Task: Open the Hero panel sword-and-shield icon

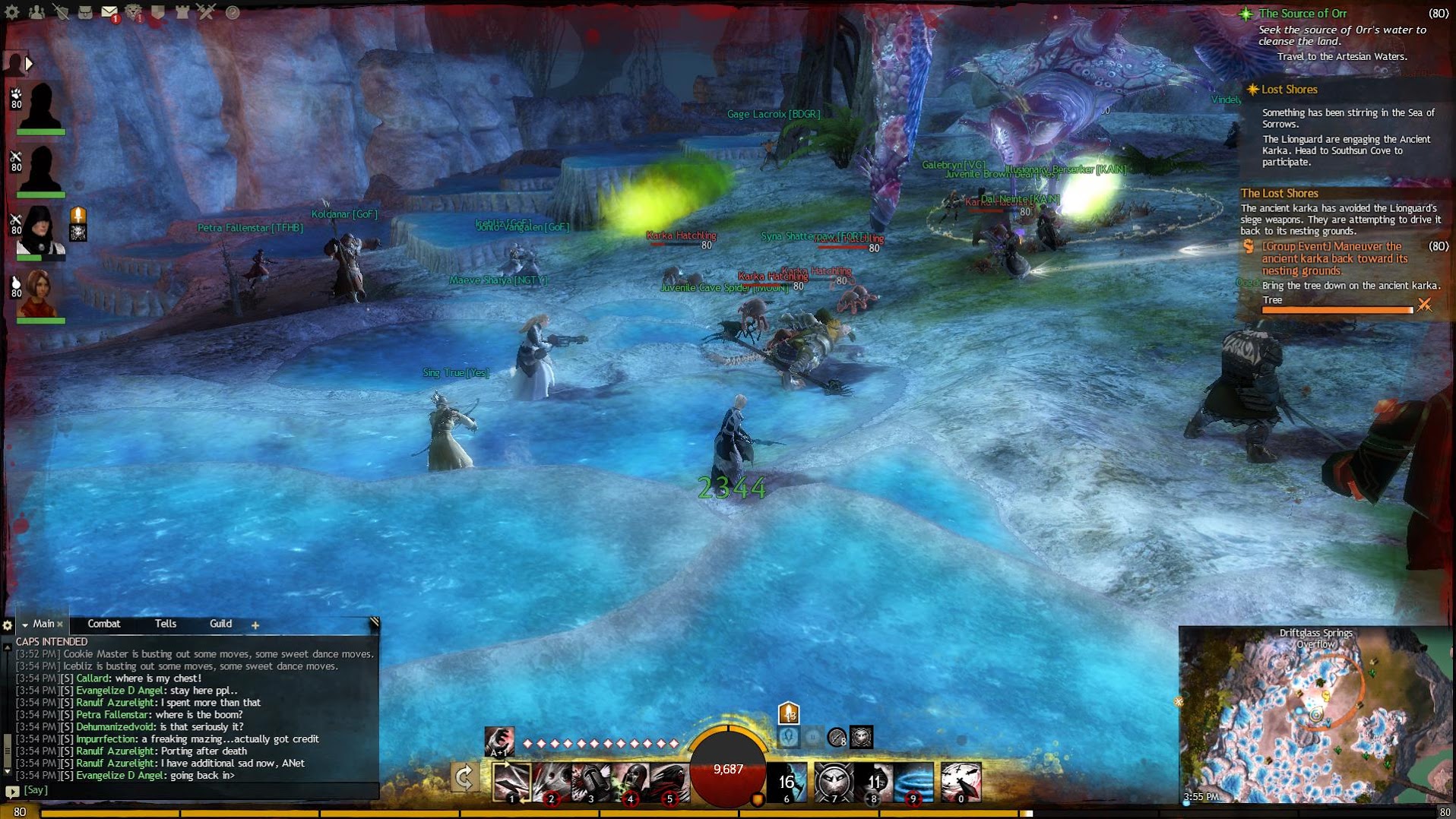Action: click(x=60, y=12)
